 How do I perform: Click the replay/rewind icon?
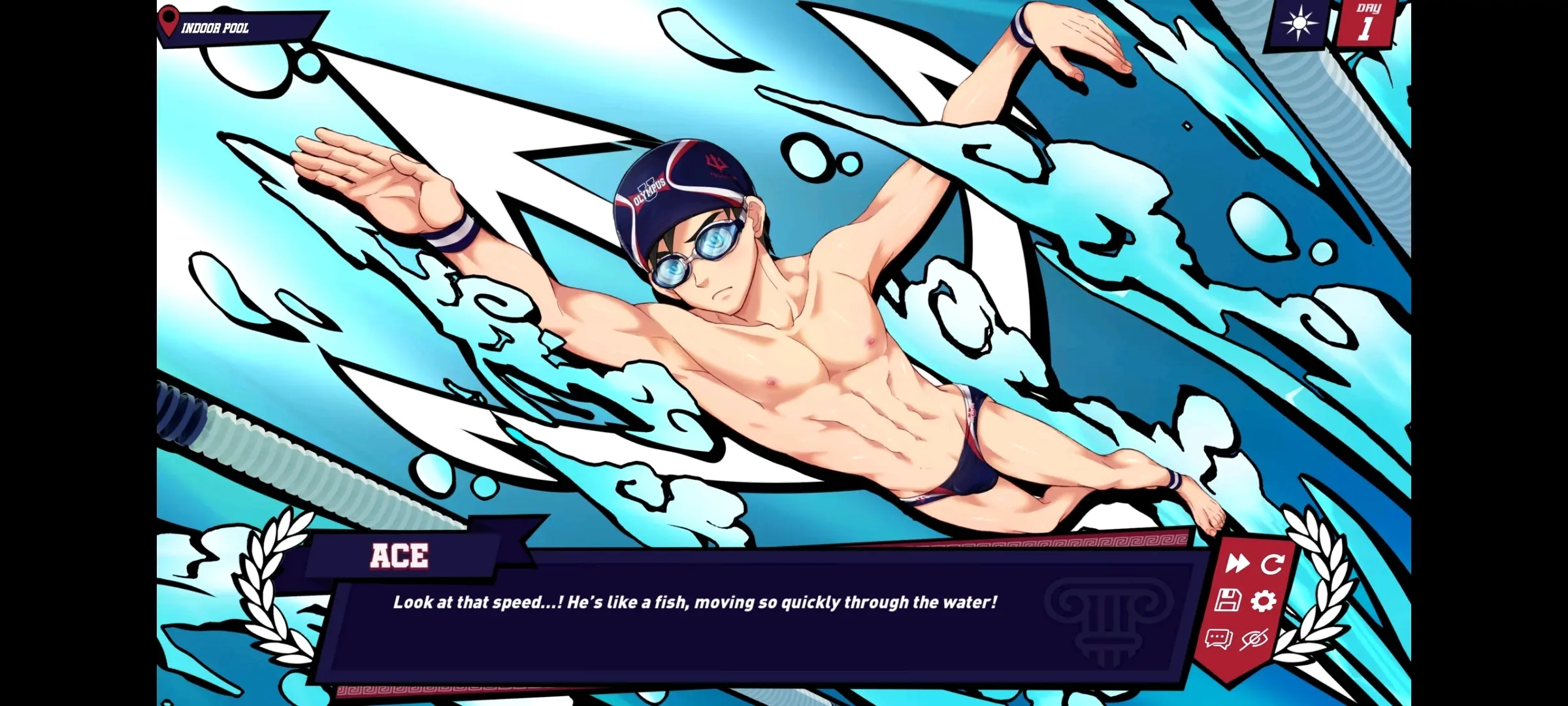coord(1271,564)
